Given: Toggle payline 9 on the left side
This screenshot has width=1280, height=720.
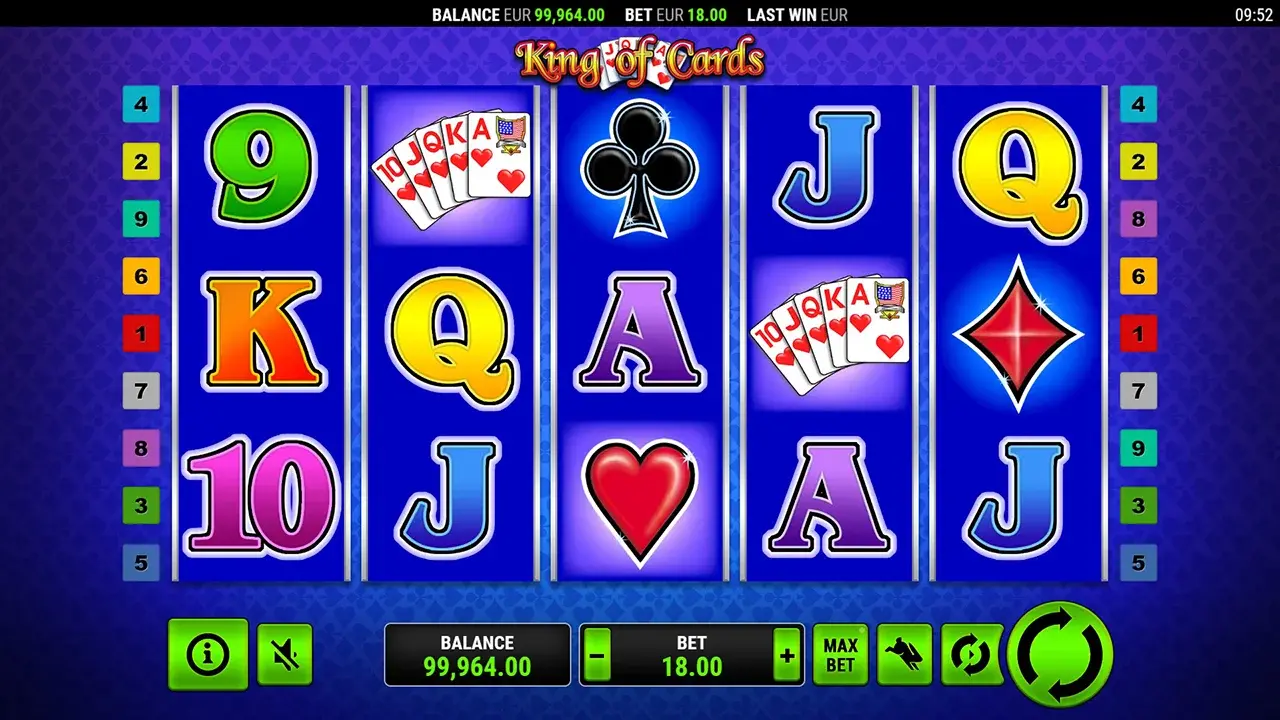Looking at the screenshot, I should (x=140, y=218).
